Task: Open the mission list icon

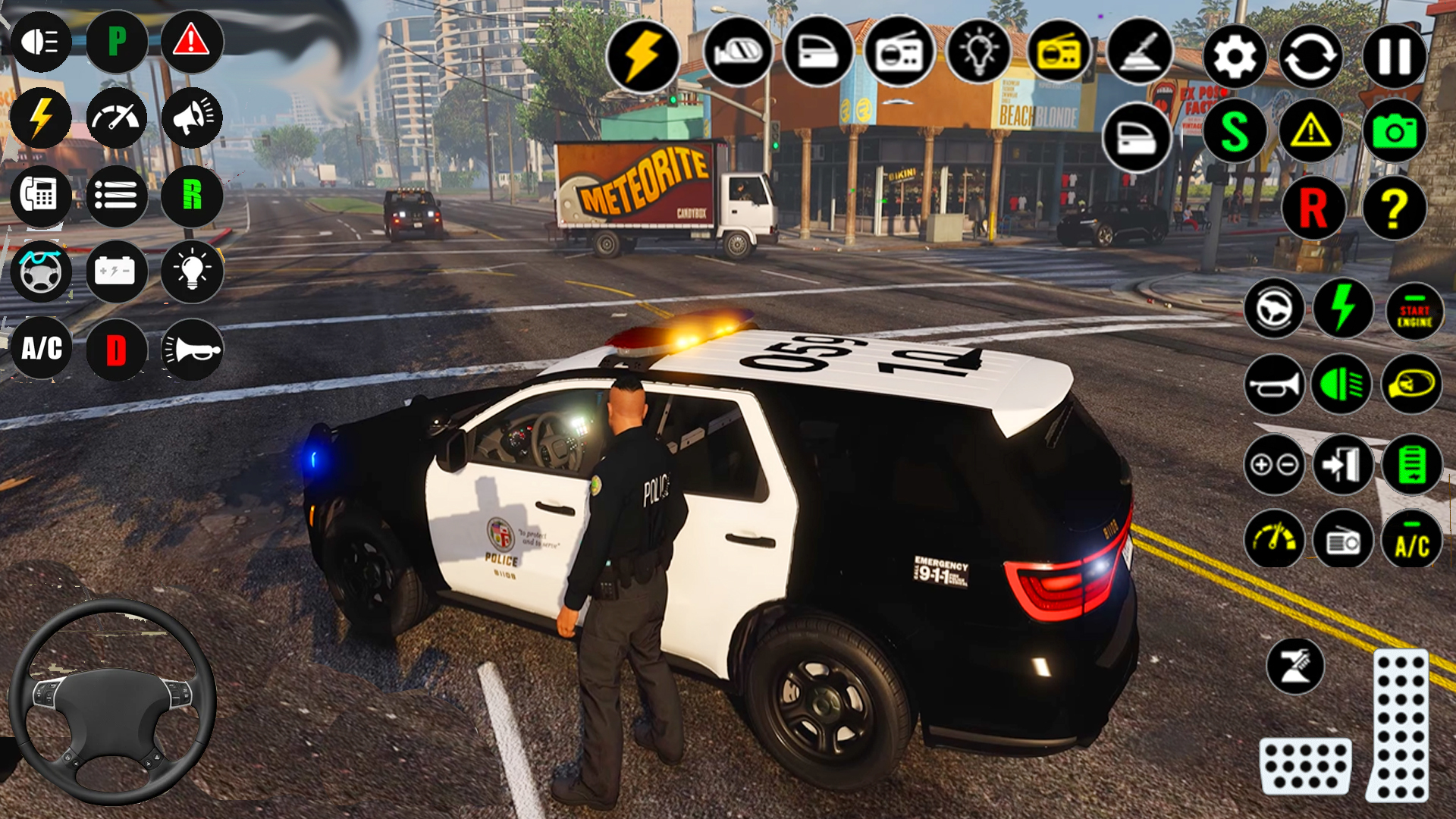Action: point(118,196)
